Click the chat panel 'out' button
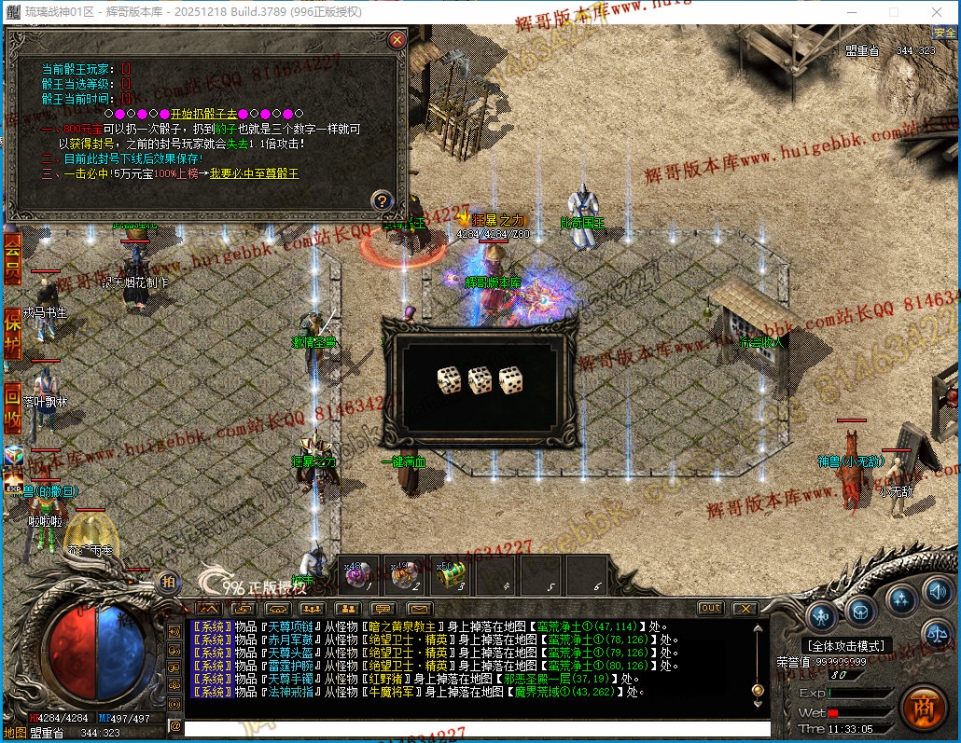This screenshot has width=961, height=743. coord(710,608)
